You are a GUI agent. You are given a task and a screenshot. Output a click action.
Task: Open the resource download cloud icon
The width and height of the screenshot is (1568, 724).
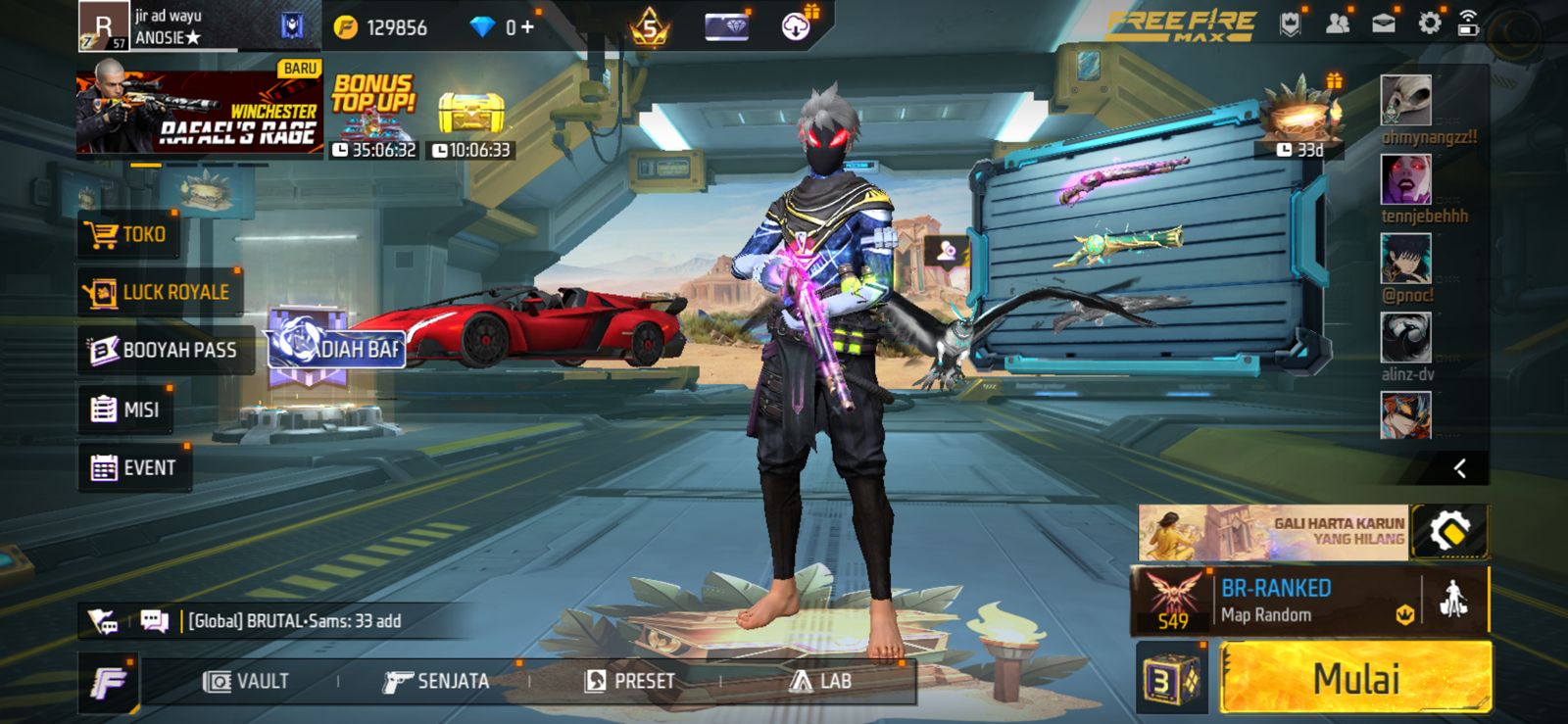pyautogui.click(x=796, y=27)
